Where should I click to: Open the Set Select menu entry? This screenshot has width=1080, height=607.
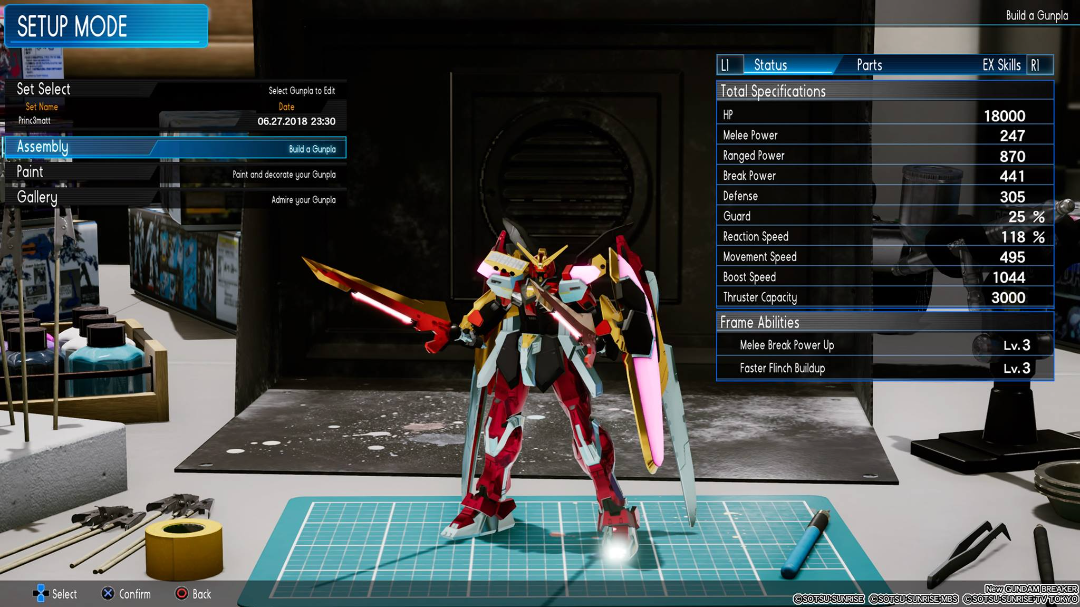[x=44, y=89]
